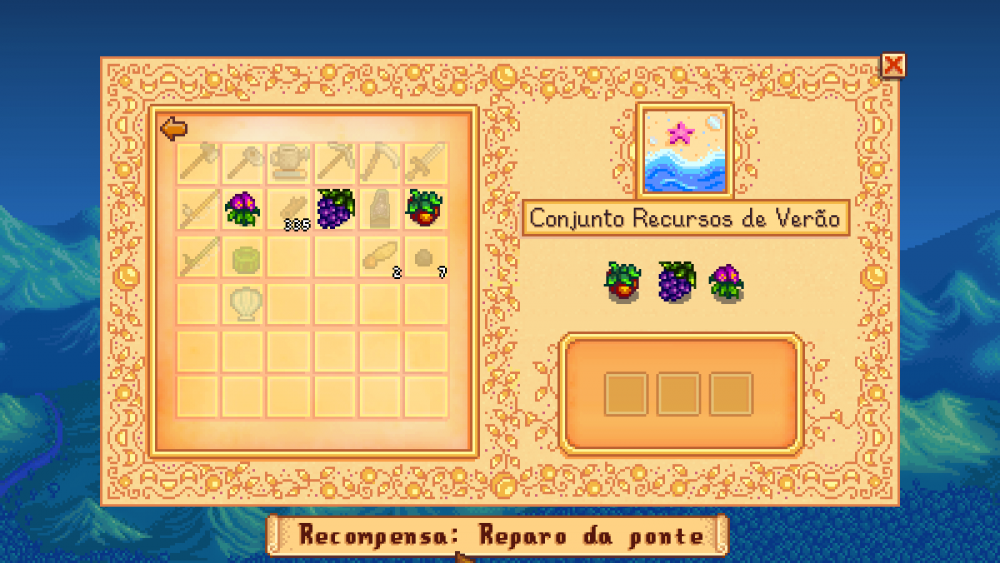Choose the spice berry in the inventory grid

424,208
